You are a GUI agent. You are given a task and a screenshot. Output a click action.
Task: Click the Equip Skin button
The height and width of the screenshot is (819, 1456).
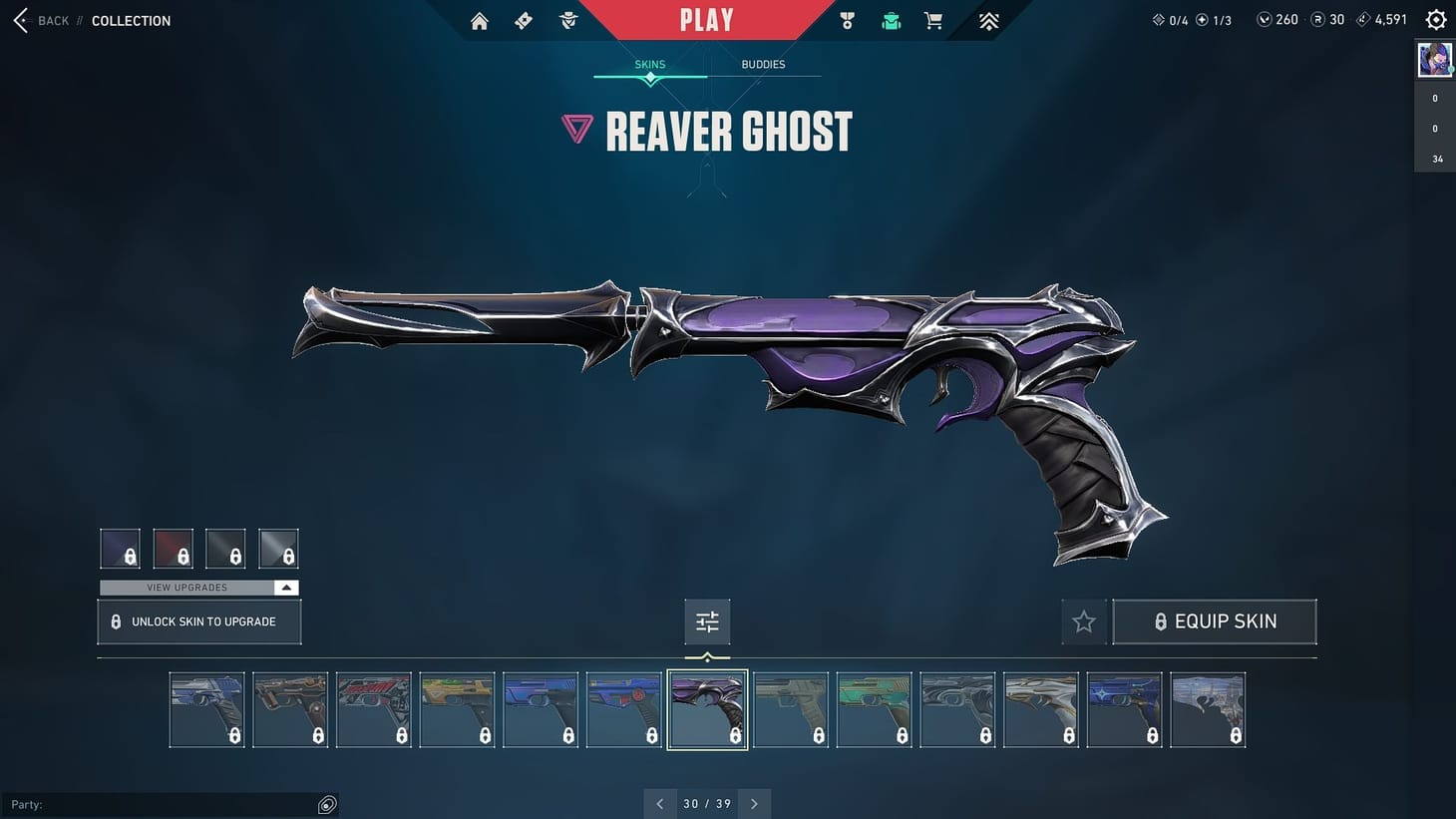click(1215, 620)
